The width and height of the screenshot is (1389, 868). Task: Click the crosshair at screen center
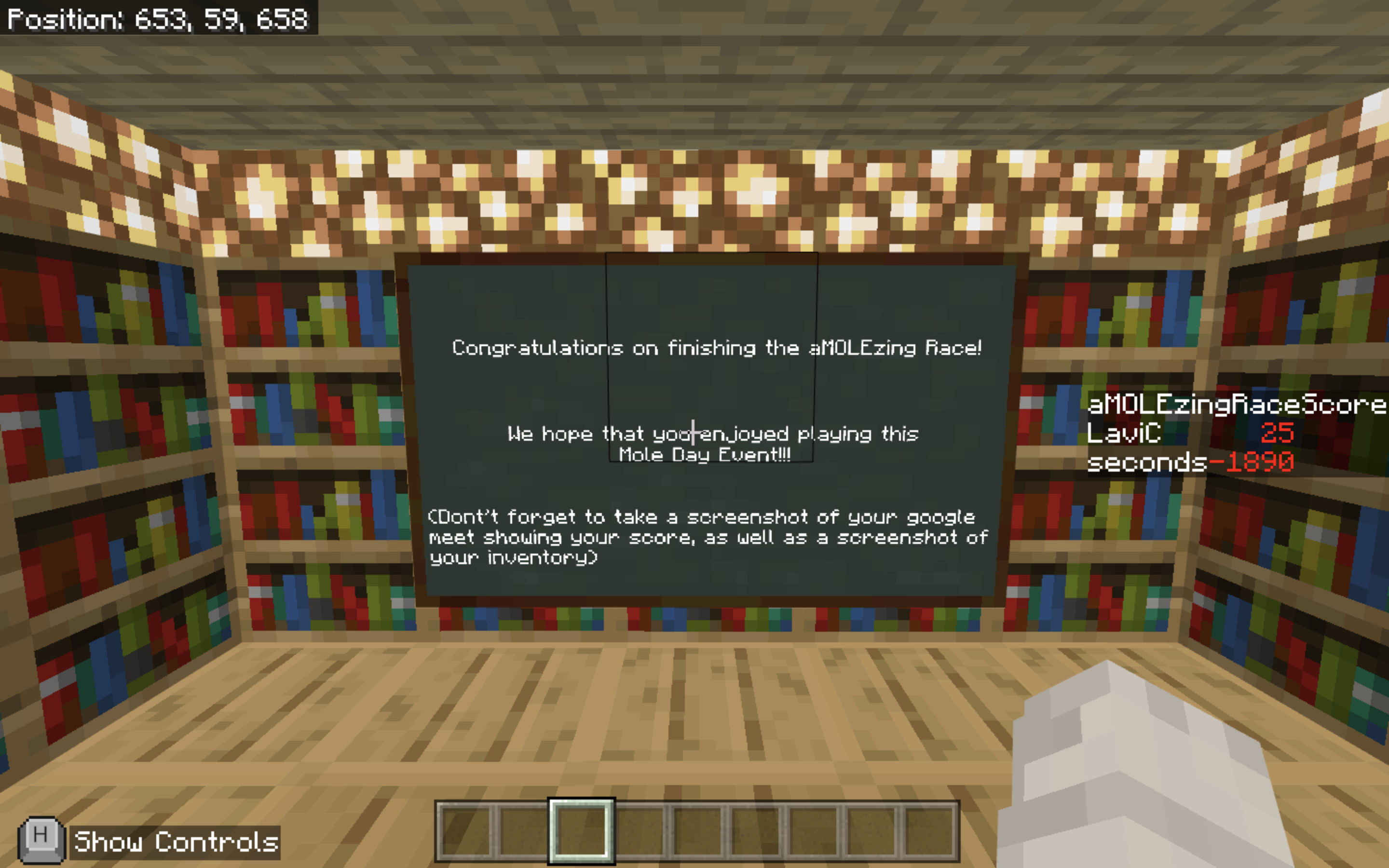pos(694,434)
